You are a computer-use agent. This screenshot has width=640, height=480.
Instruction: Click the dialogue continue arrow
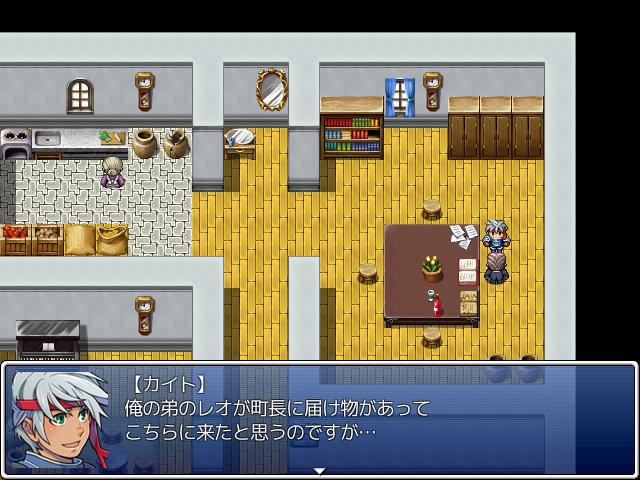click(319, 470)
